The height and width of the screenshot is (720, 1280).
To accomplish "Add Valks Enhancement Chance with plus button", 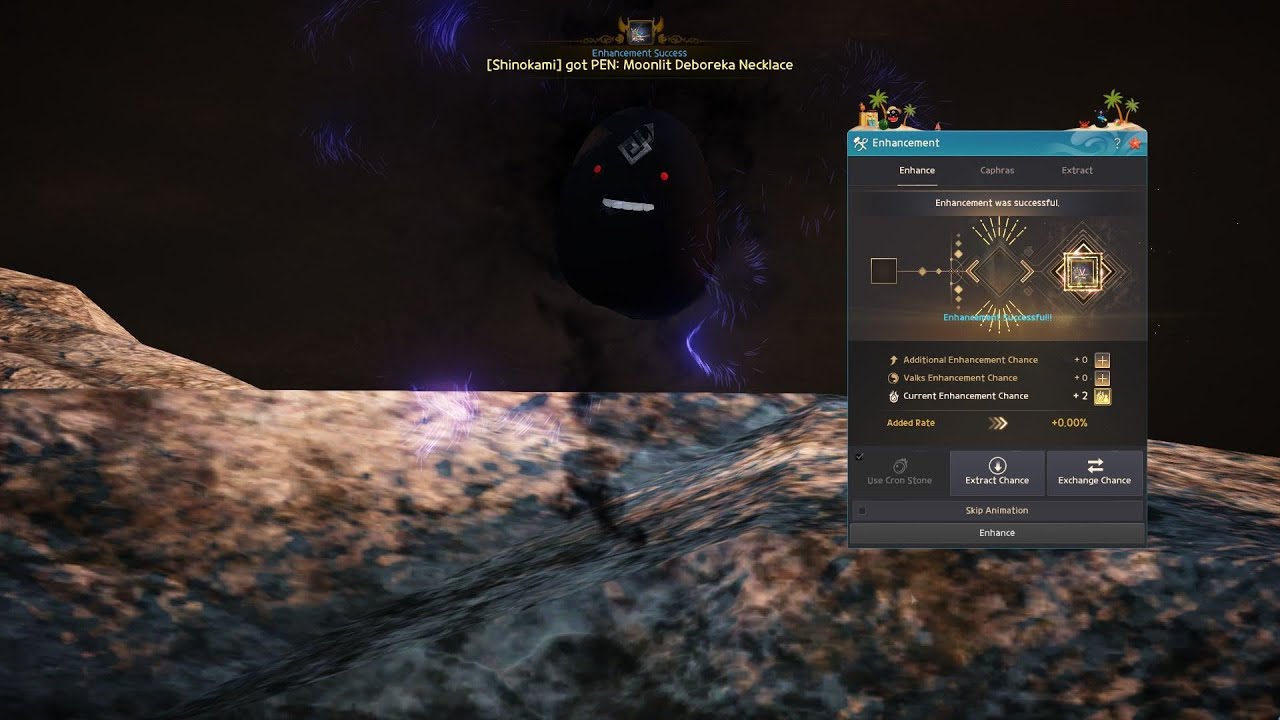I will click(1102, 378).
